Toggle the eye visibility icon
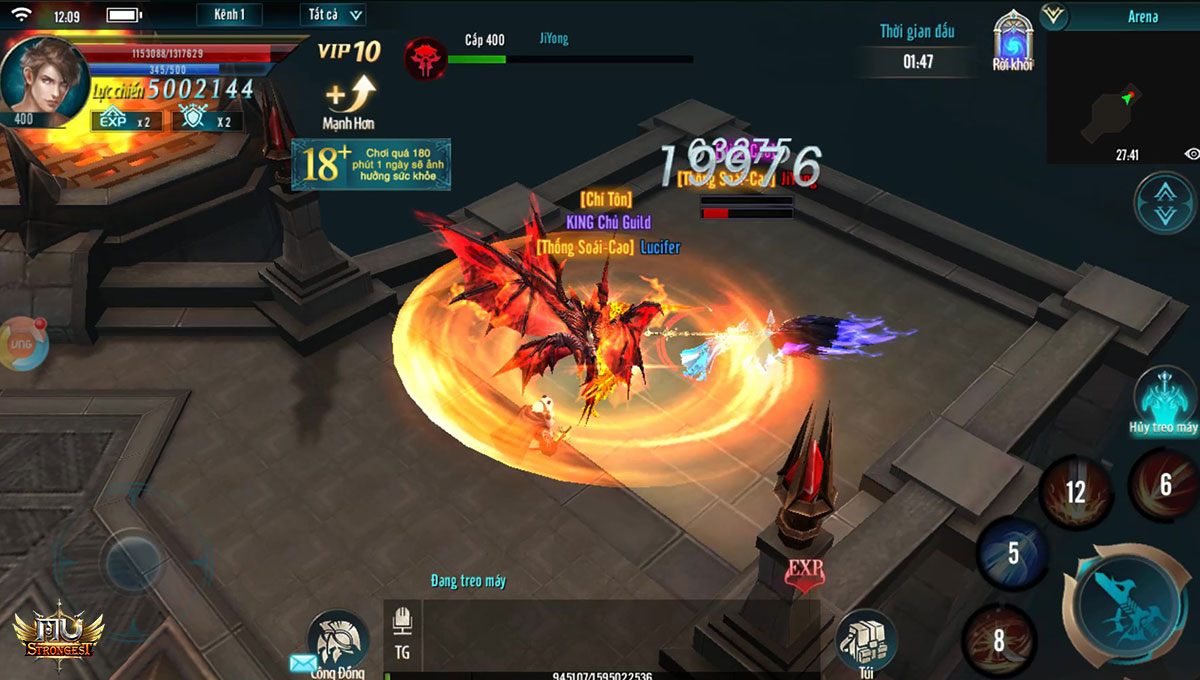This screenshot has width=1200, height=680. coord(1191,154)
